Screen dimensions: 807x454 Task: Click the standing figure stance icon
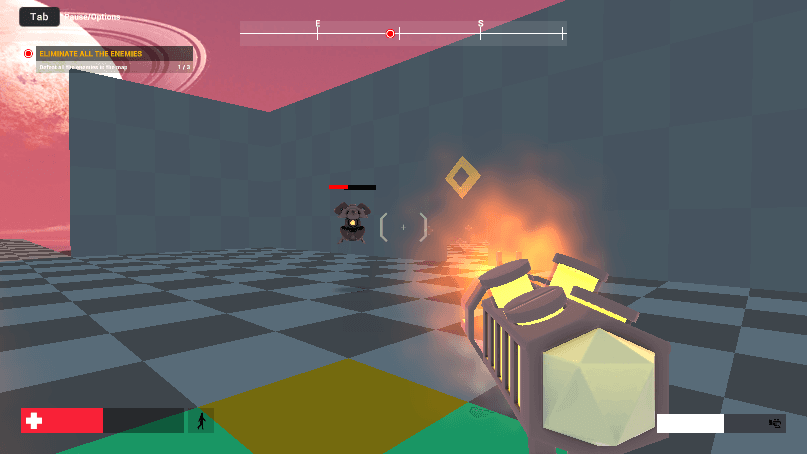[201, 421]
